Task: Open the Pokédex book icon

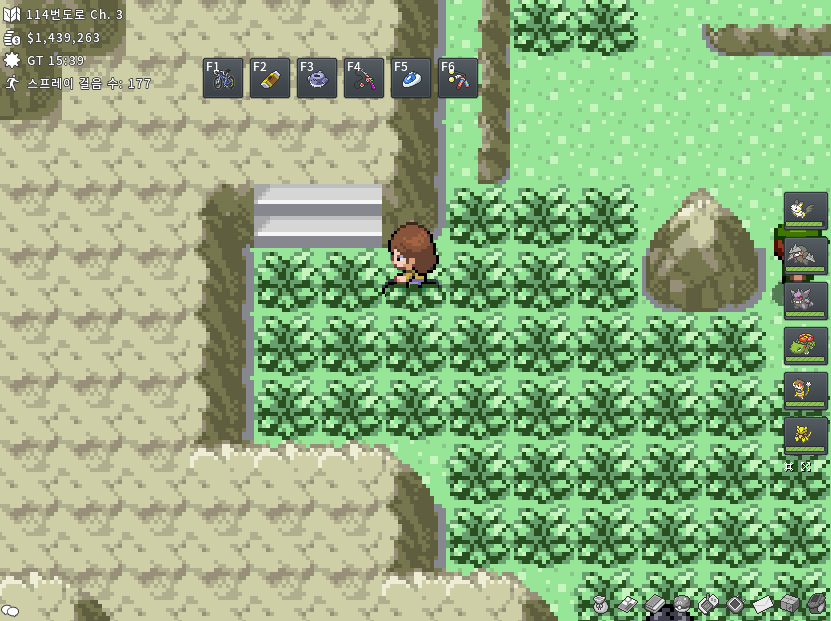Action: (x=654, y=603)
